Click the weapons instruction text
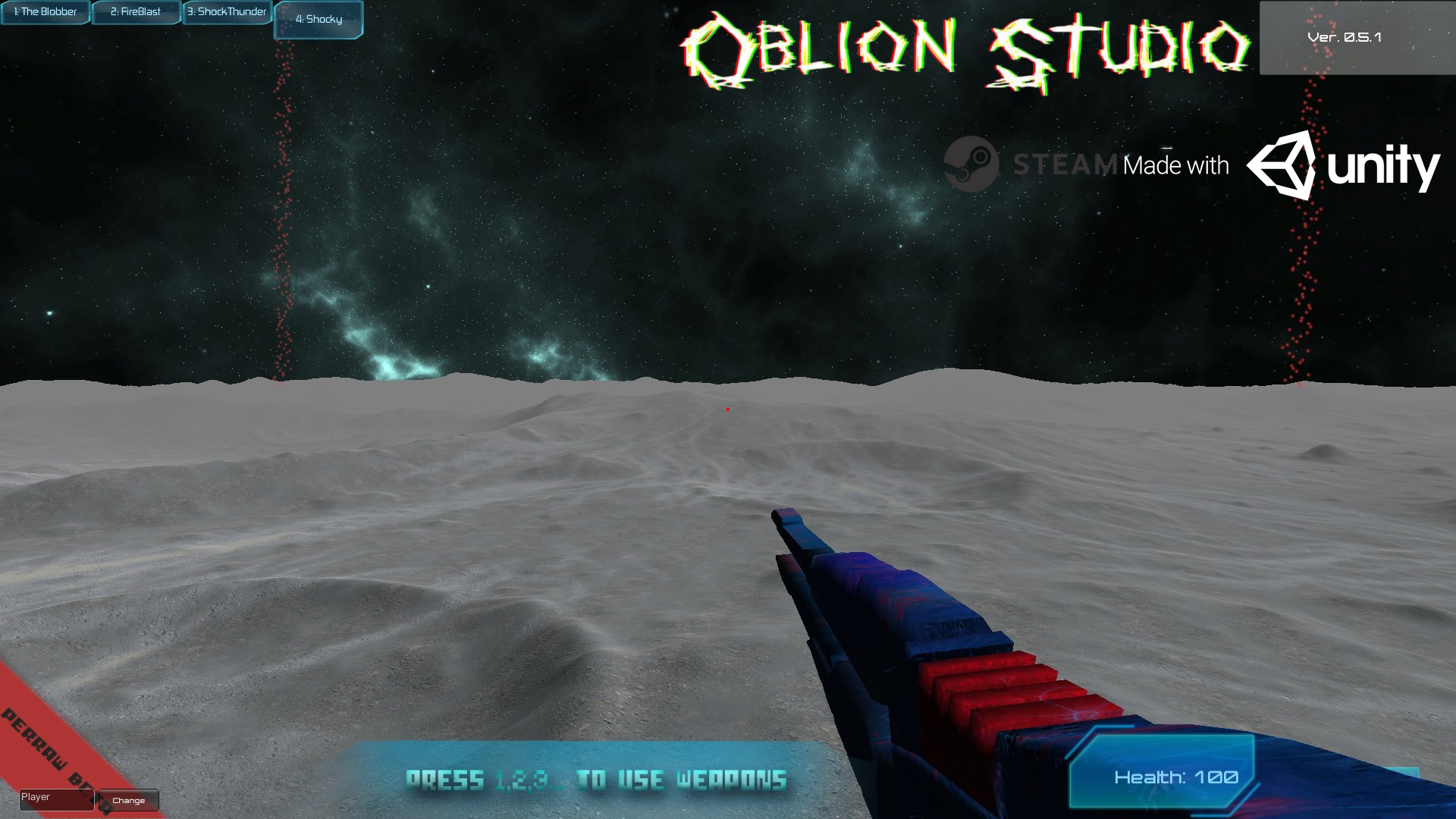The height and width of the screenshot is (819, 1456). click(x=598, y=777)
